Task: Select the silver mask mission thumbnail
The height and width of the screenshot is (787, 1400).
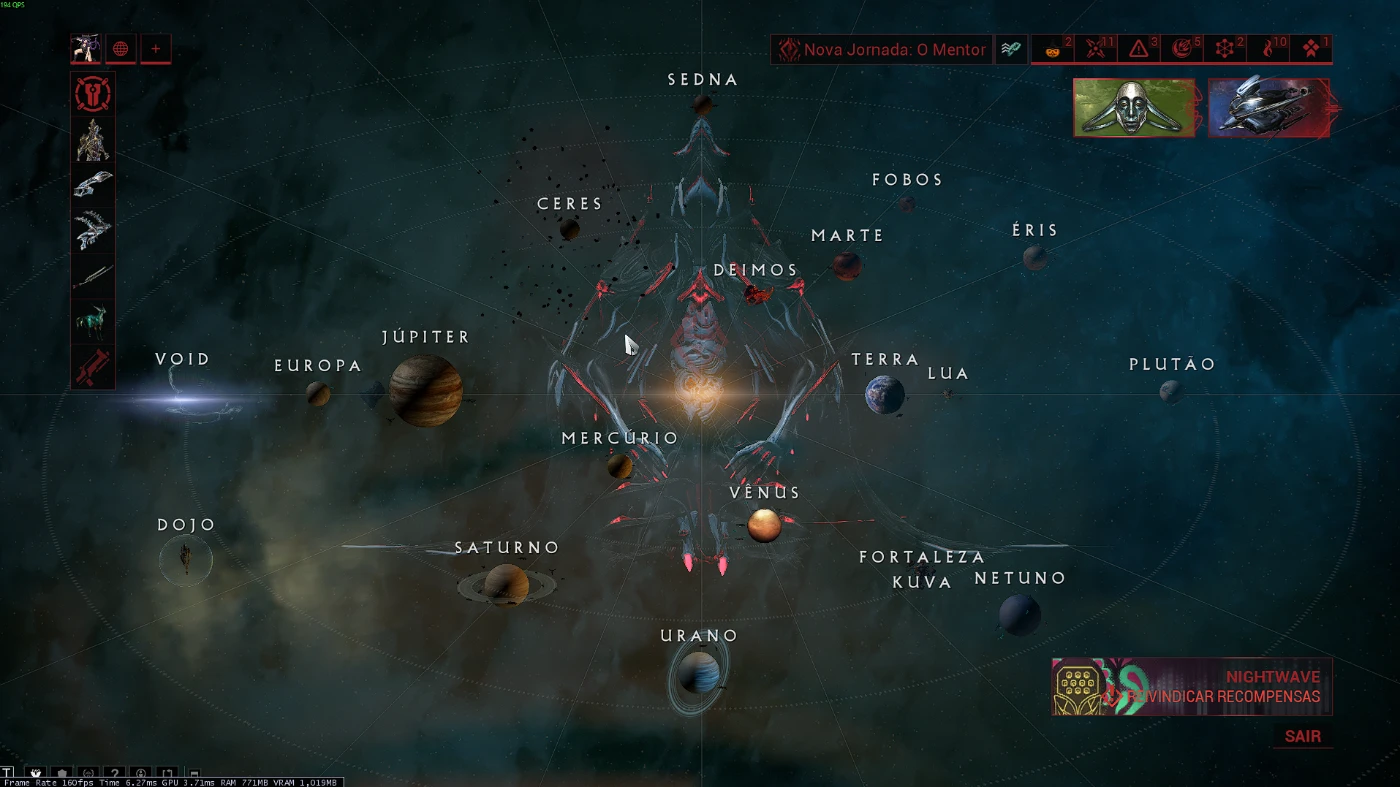Action: tap(1134, 107)
